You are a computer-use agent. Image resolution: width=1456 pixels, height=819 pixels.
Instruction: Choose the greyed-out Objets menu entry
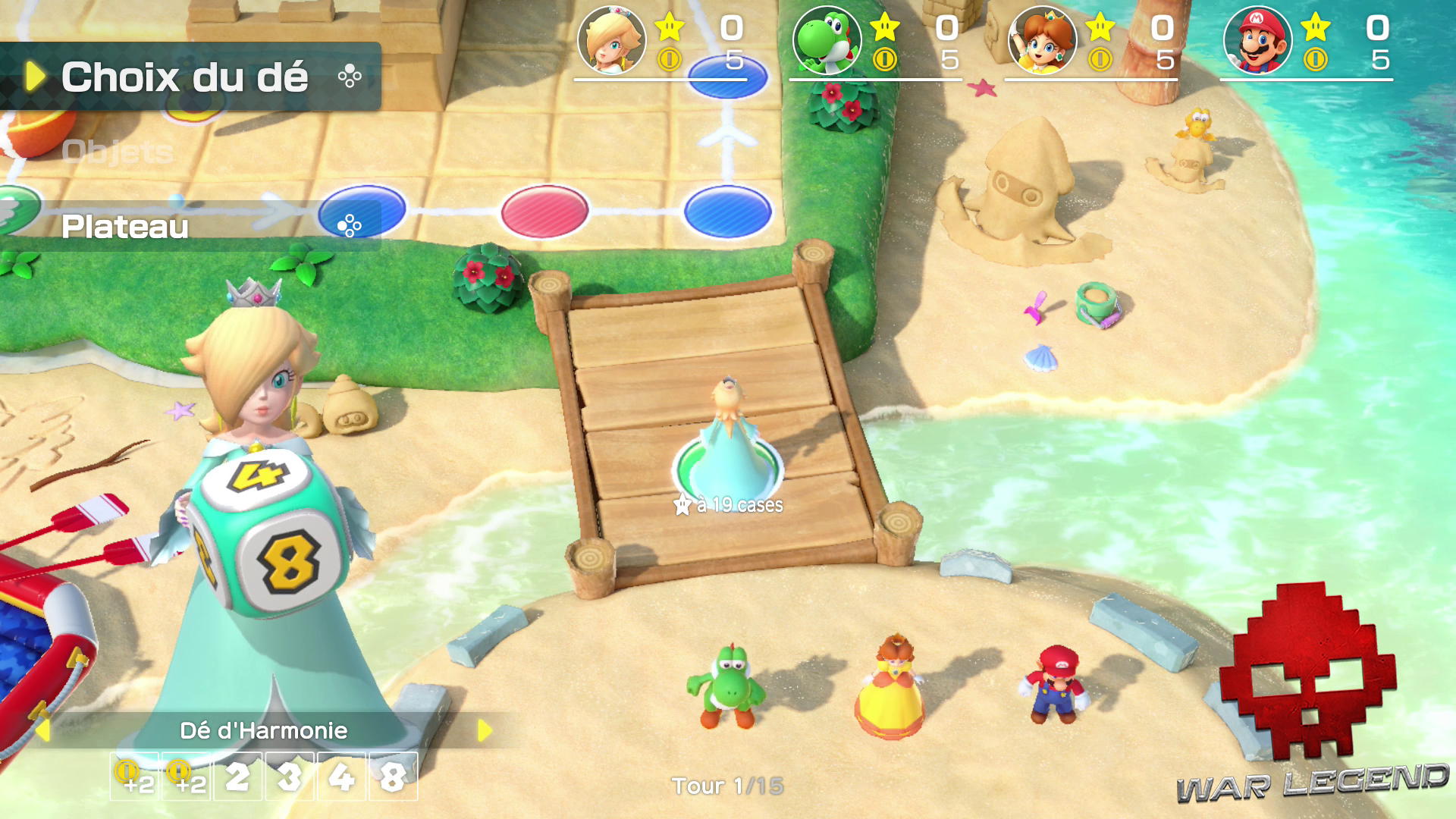(x=118, y=152)
